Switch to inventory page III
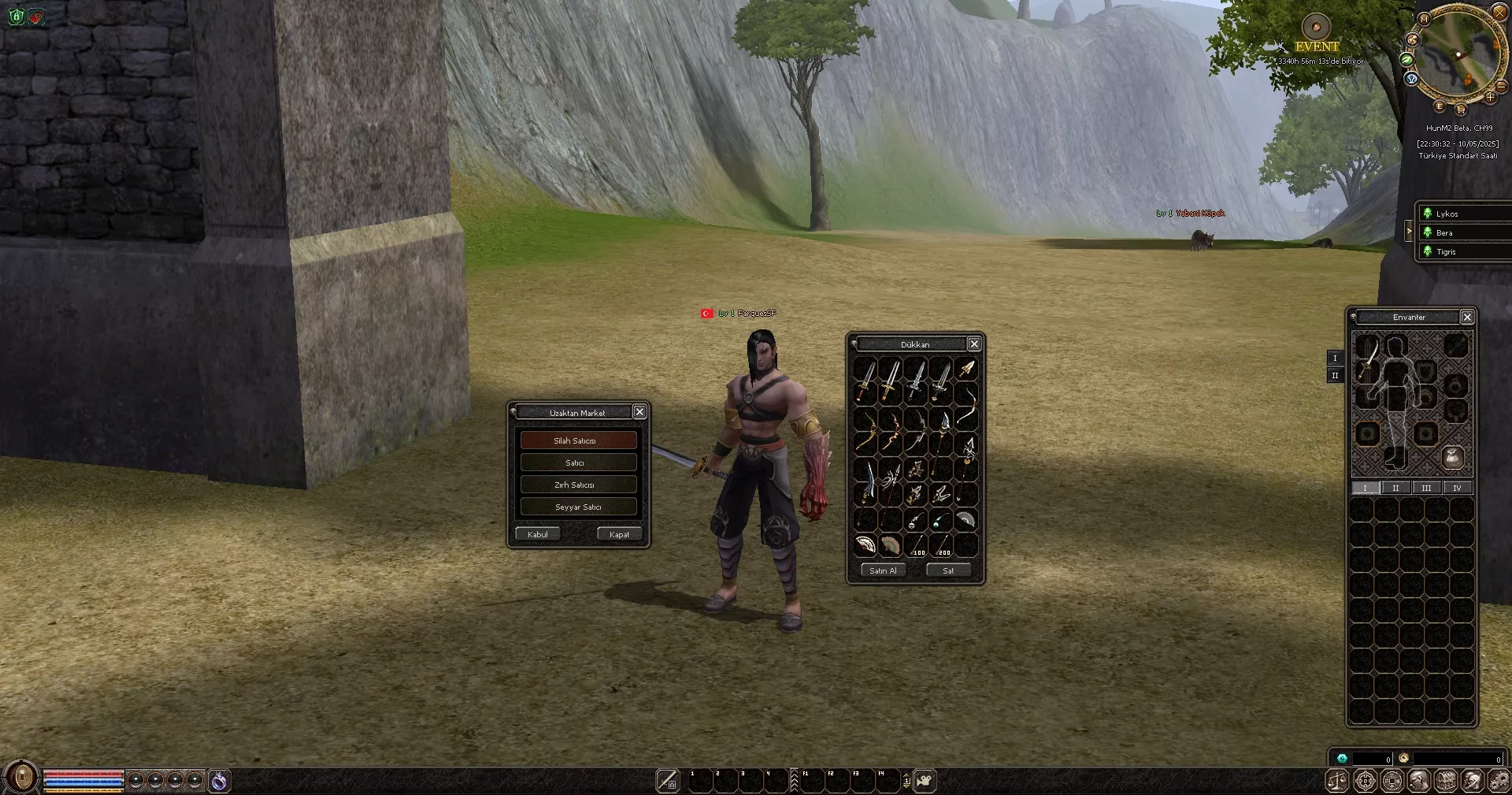The width and height of the screenshot is (1512, 795). click(x=1426, y=488)
